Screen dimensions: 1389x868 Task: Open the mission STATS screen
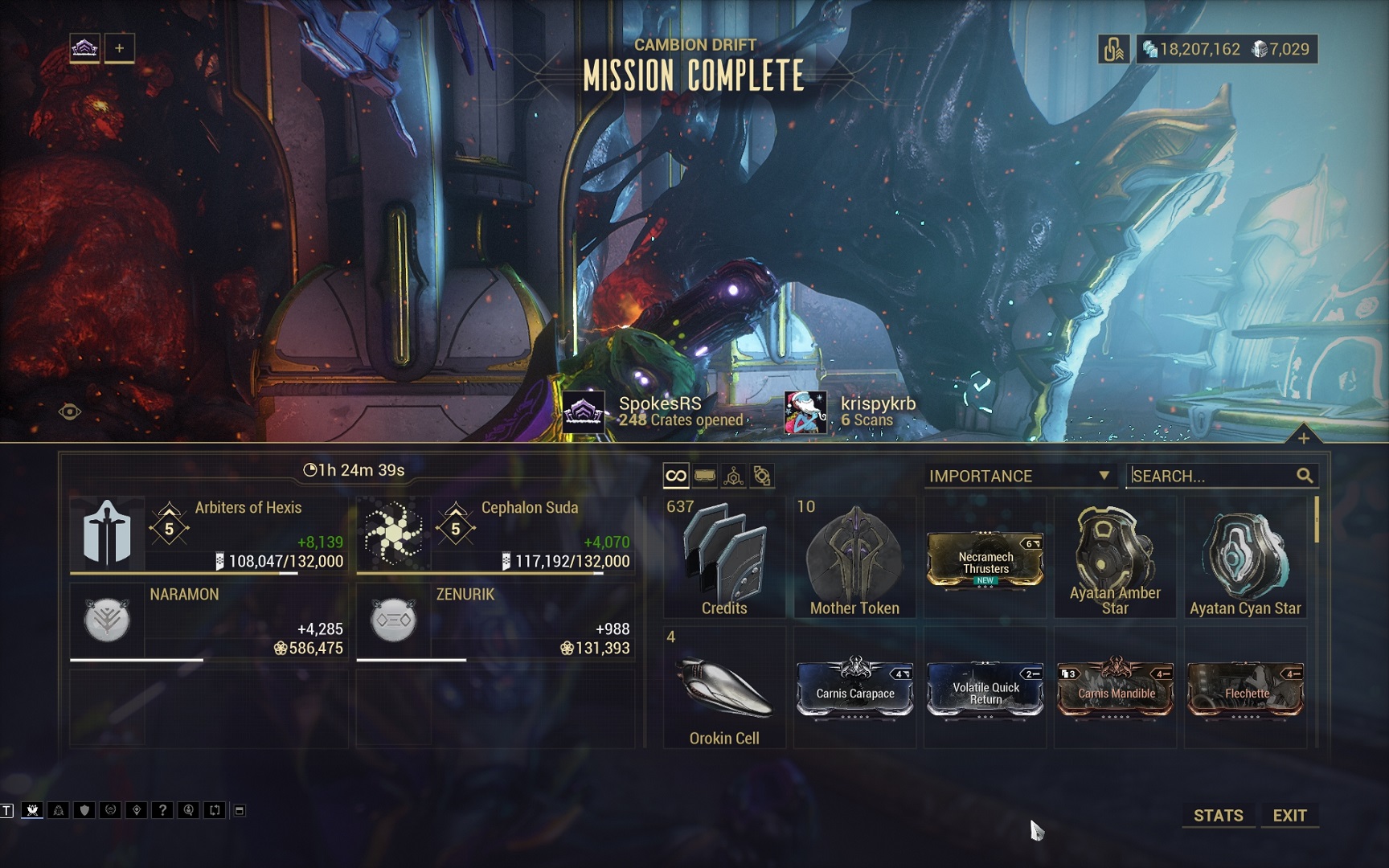(x=1218, y=815)
